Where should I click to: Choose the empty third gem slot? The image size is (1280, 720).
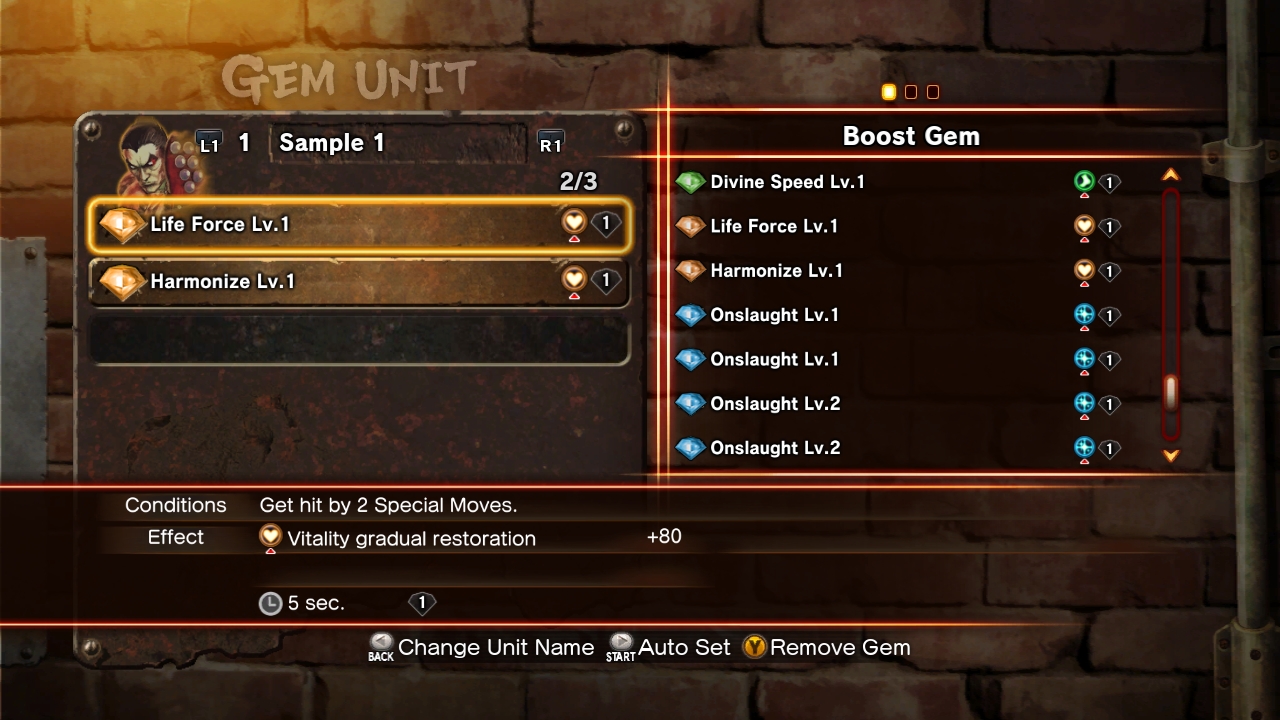coord(360,340)
